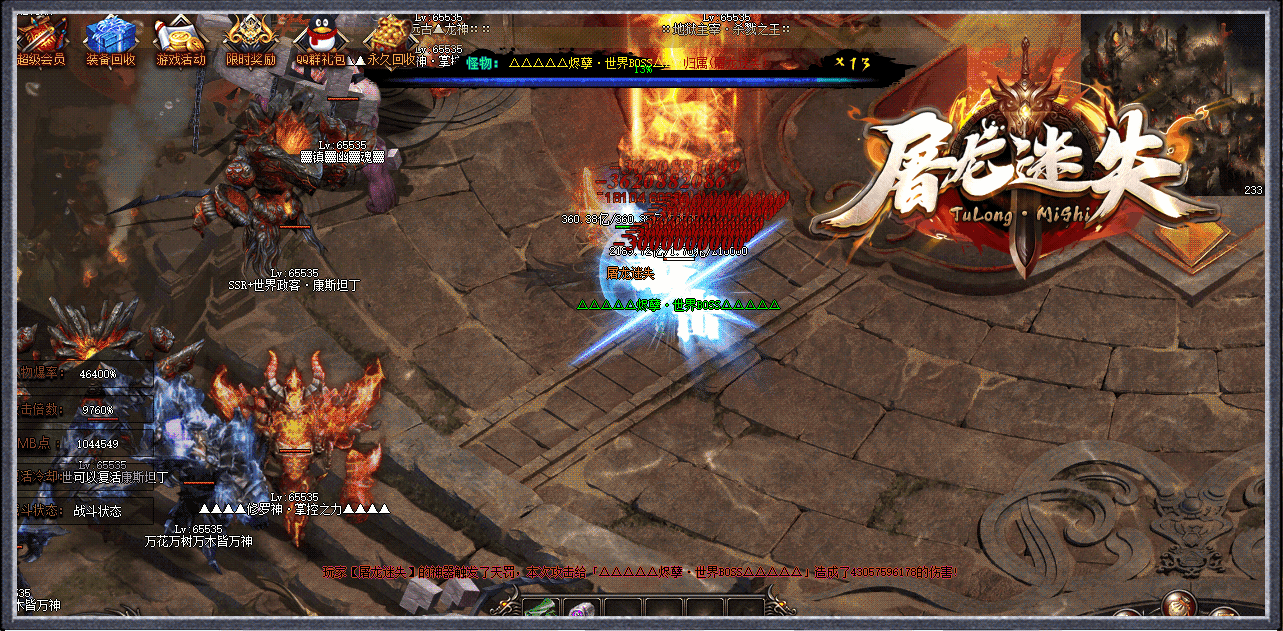Use the silver scroll item in the hotbar
1283x631 pixels.
[581, 613]
